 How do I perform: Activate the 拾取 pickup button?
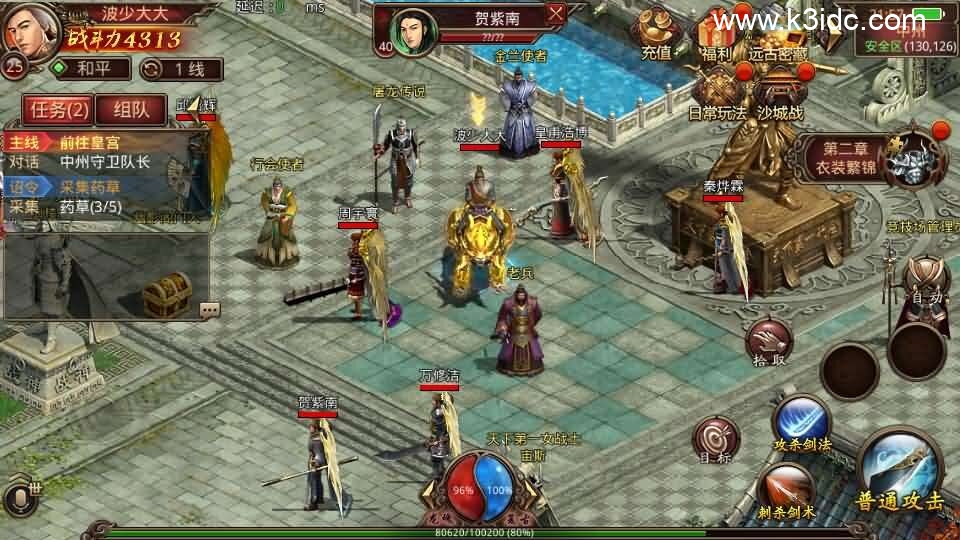pyautogui.click(x=768, y=345)
